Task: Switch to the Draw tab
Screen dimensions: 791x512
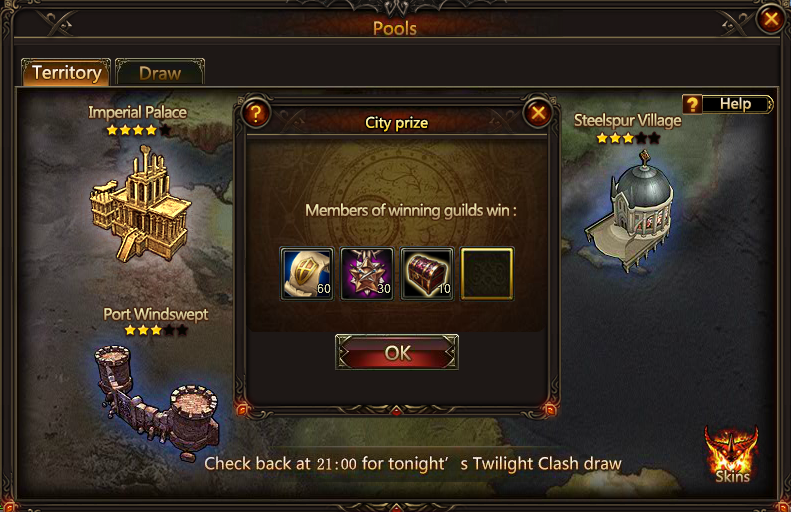Action: pyautogui.click(x=160, y=73)
